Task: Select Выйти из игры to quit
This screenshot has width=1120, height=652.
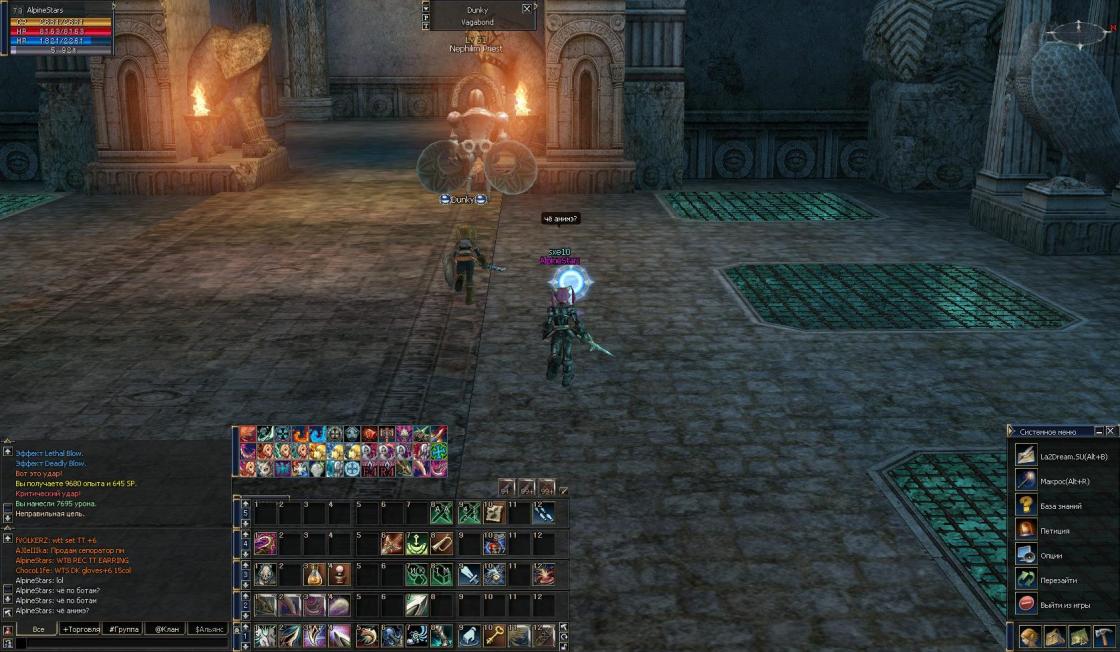Action: pyautogui.click(x=1063, y=604)
